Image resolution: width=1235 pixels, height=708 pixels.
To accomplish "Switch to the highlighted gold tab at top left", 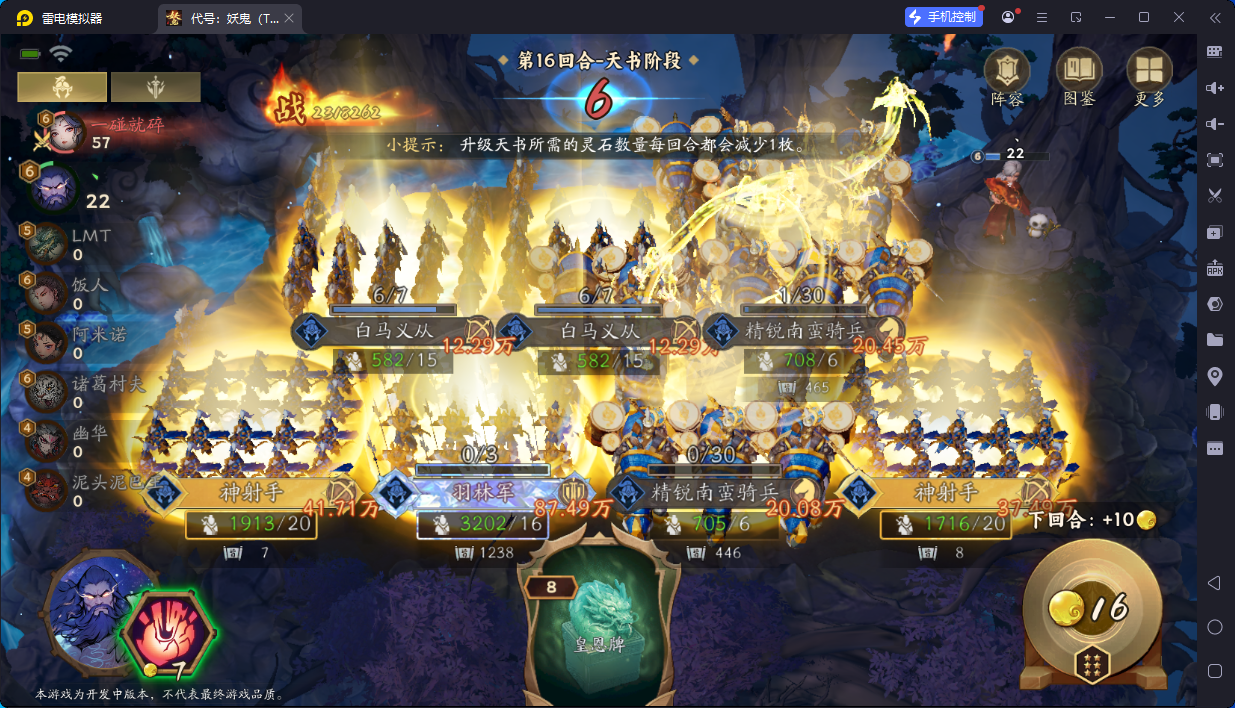I will pyautogui.click(x=62, y=87).
